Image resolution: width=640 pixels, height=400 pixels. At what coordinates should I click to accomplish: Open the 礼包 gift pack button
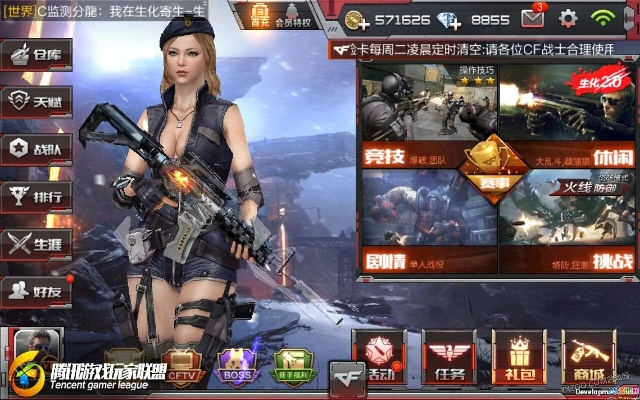tap(519, 359)
